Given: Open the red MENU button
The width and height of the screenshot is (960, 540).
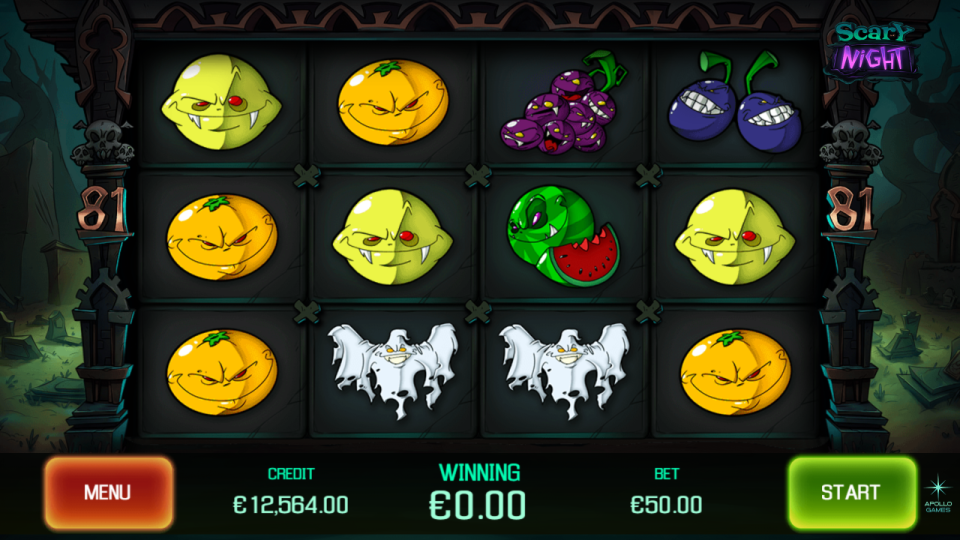Looking at the screenshot, I should 108,492.
